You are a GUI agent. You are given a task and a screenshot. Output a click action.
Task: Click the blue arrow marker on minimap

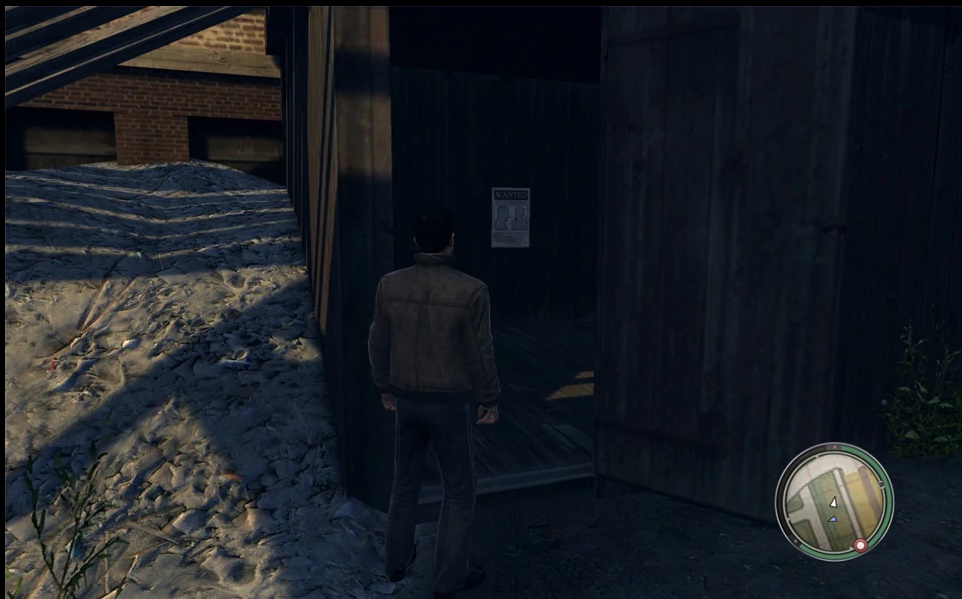[x=833, y=519]
